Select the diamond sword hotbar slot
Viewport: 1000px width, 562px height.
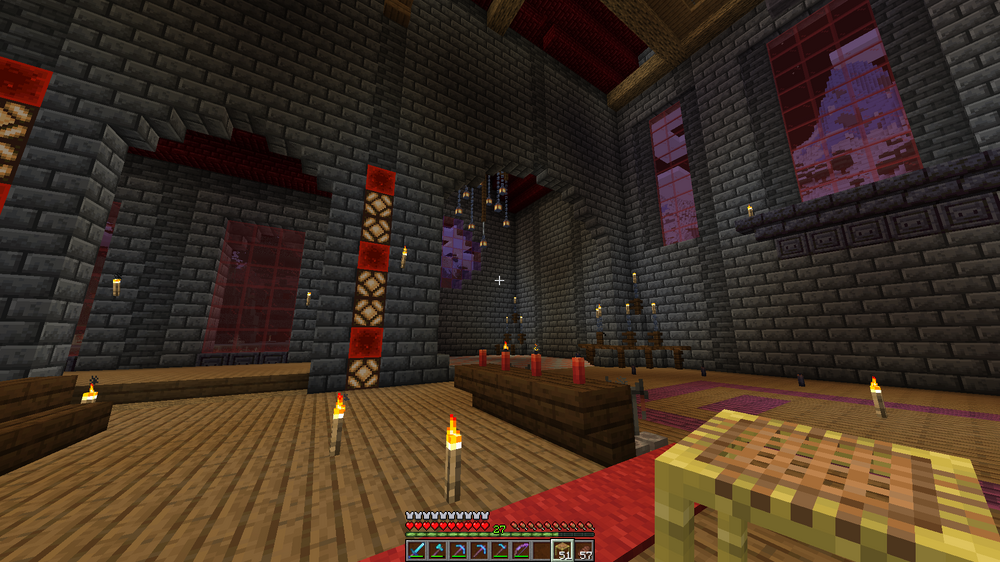click(416, 550)
